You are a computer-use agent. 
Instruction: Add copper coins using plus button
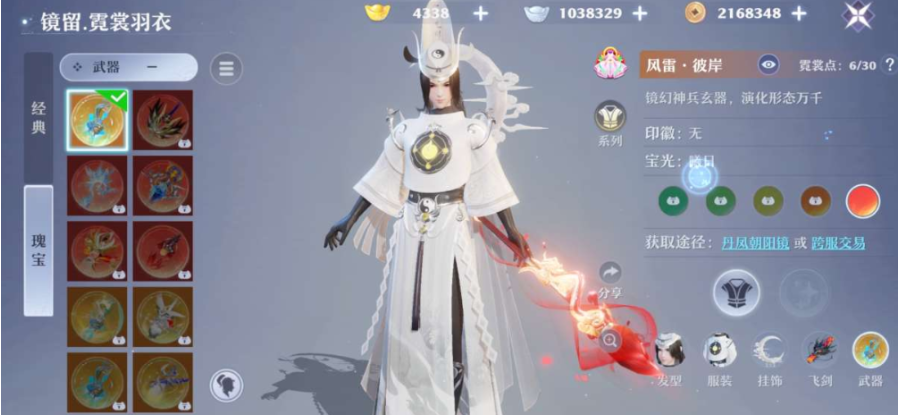click(798, 13)
